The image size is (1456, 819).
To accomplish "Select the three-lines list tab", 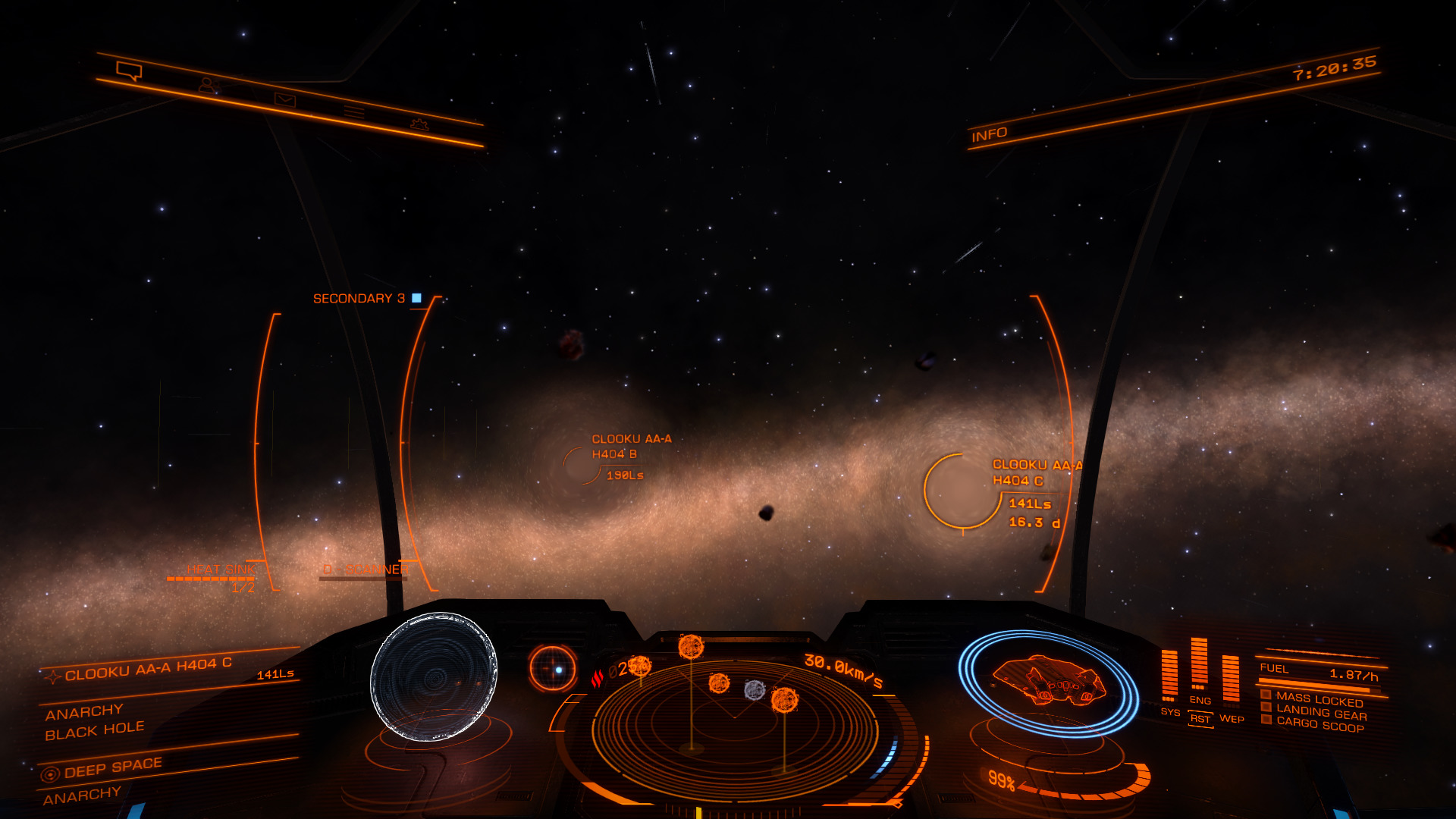I will click(353, 112).
